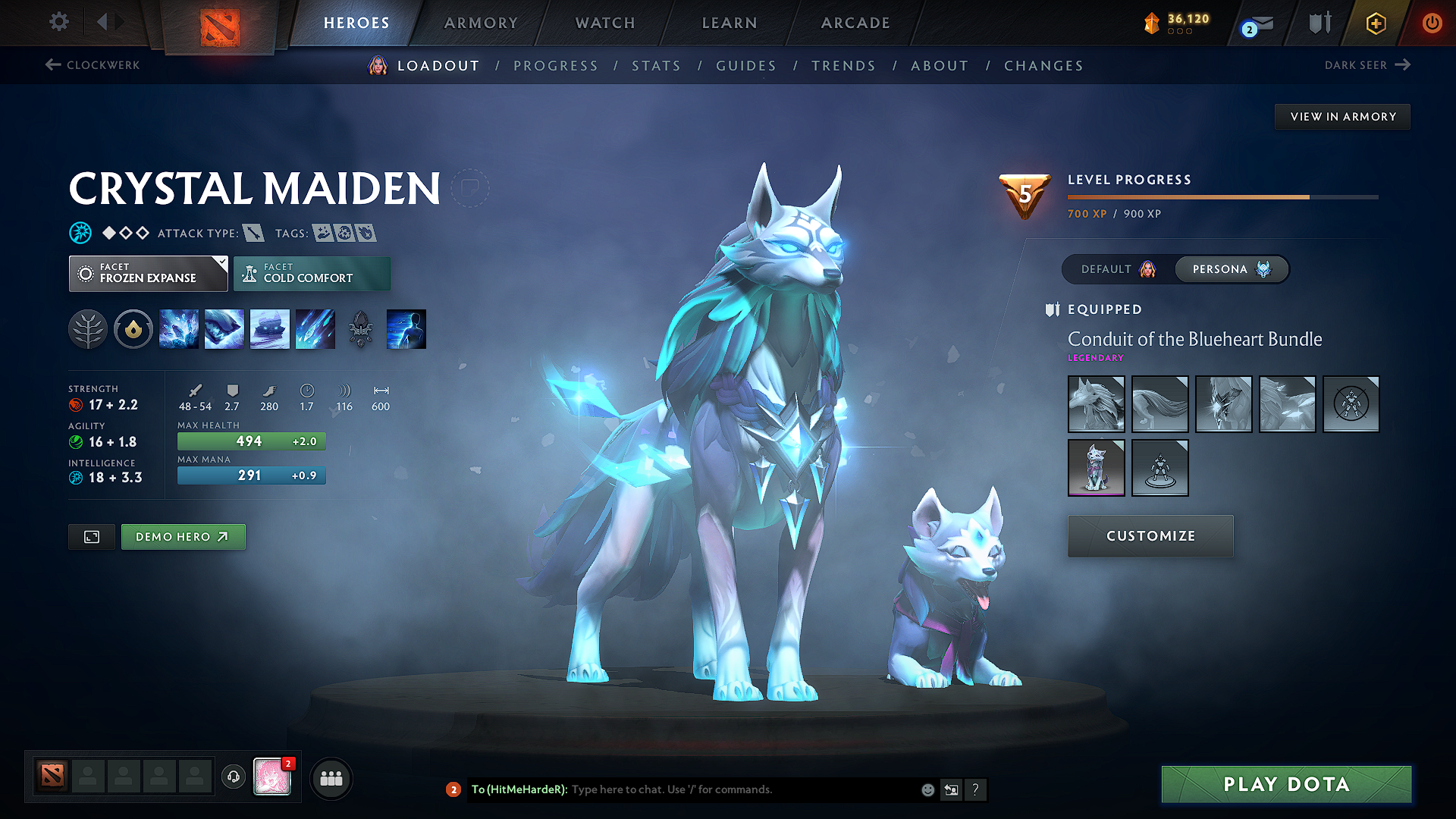
Task: Click the DEMO HERO button
Action: coord(183,536)
